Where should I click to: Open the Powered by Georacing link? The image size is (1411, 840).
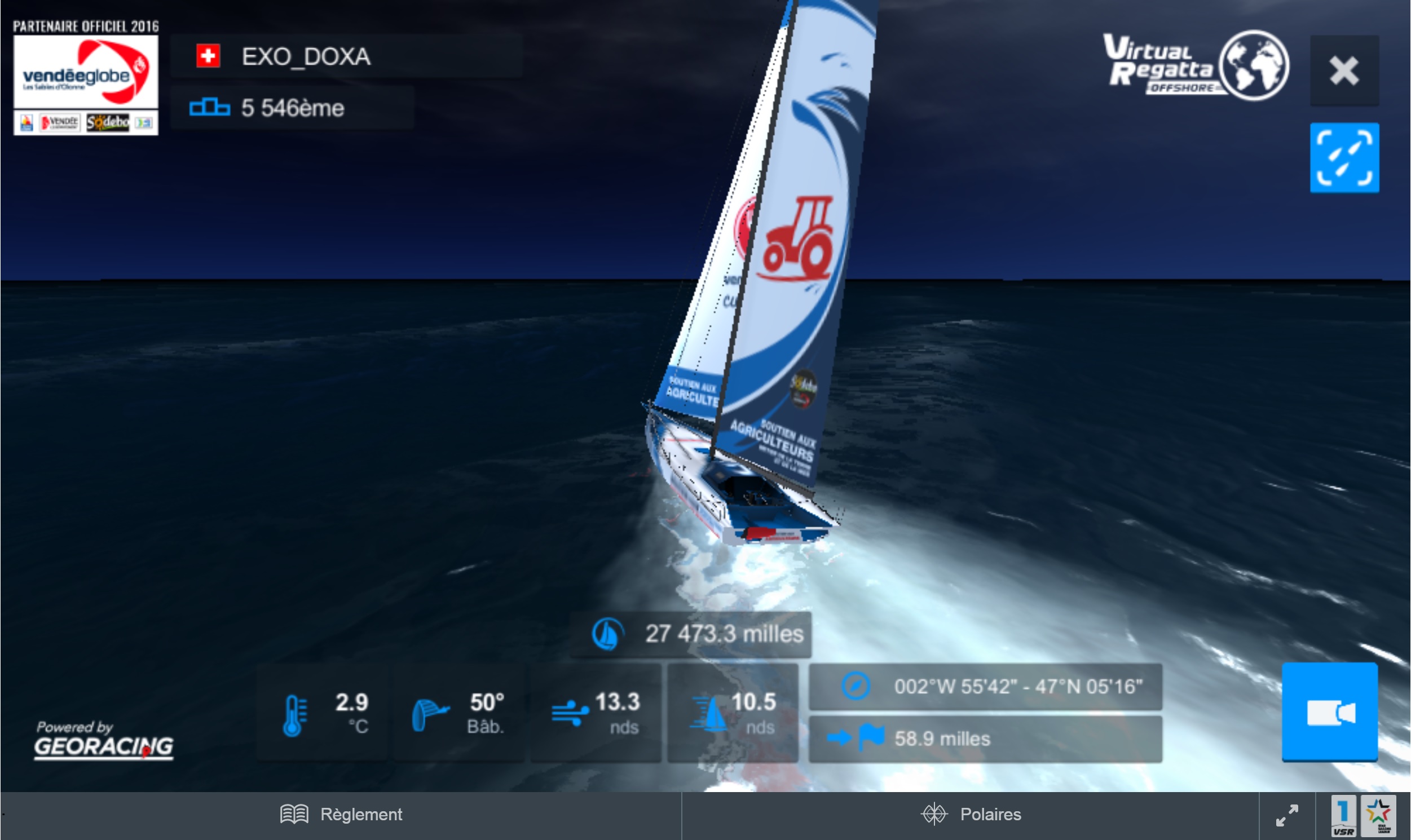point(104,740)
